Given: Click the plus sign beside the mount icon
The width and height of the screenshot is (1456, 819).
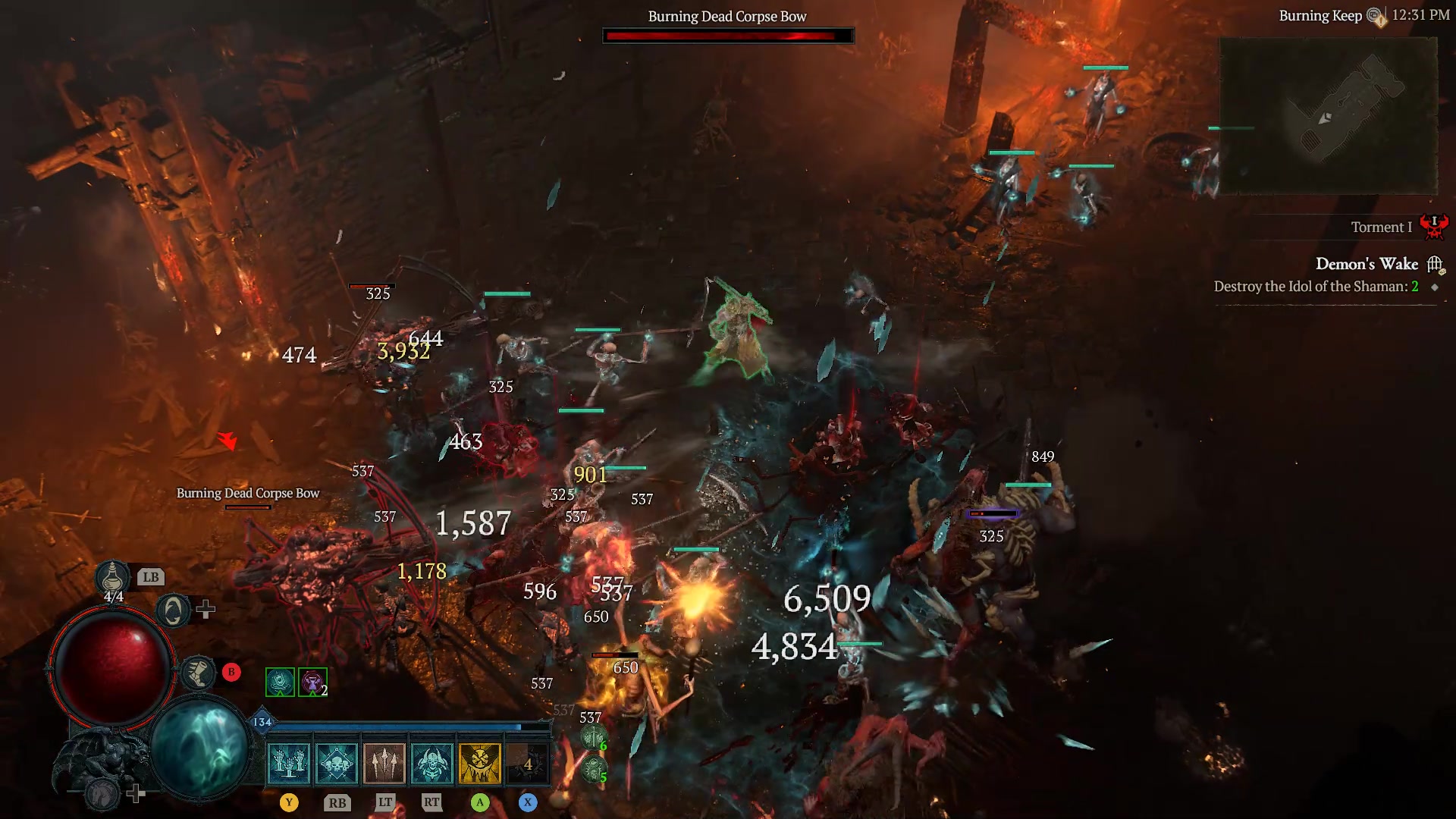Looking at the screenshot, I should click(136, 792).
